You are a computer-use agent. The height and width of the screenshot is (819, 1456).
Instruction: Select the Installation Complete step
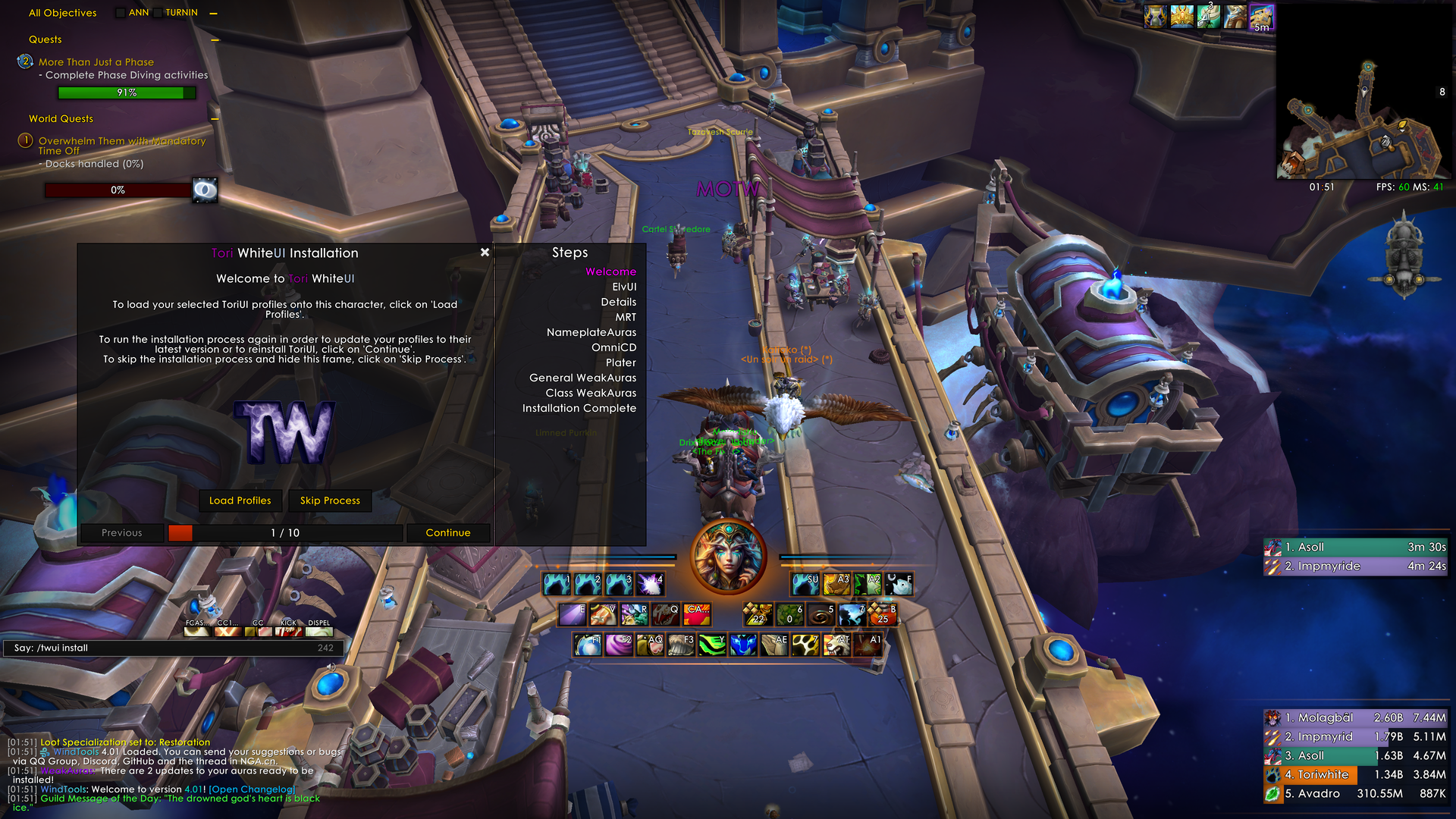tap(579, 409)
